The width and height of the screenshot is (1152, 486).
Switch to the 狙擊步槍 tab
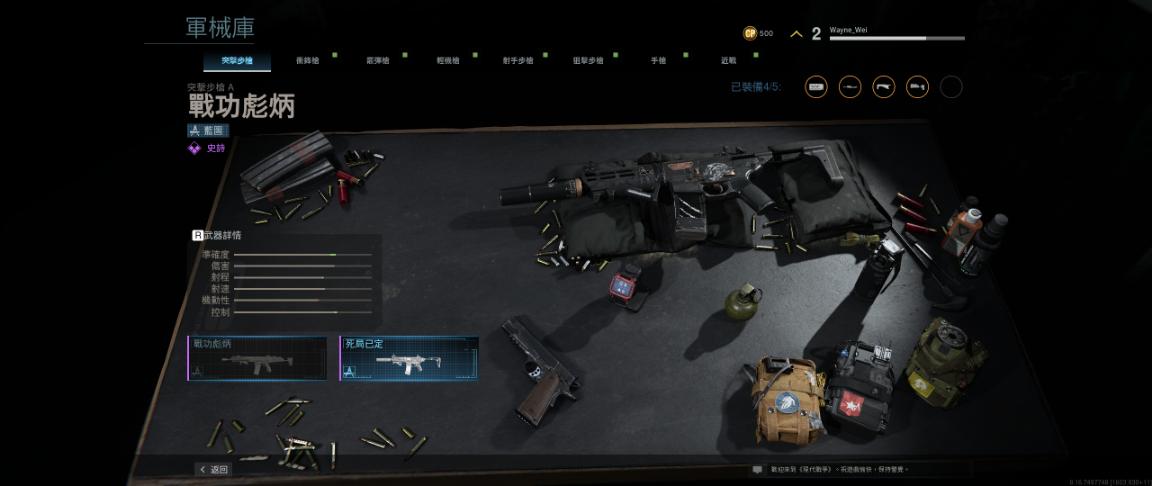point(588,61)
